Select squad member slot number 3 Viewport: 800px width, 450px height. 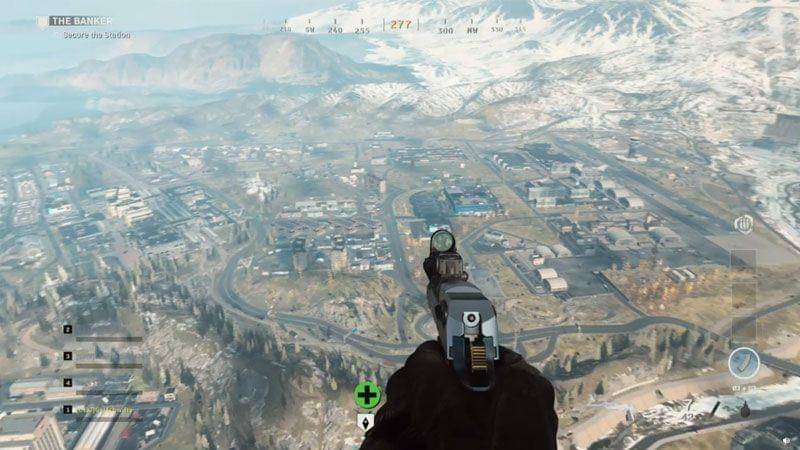point(68,355)
